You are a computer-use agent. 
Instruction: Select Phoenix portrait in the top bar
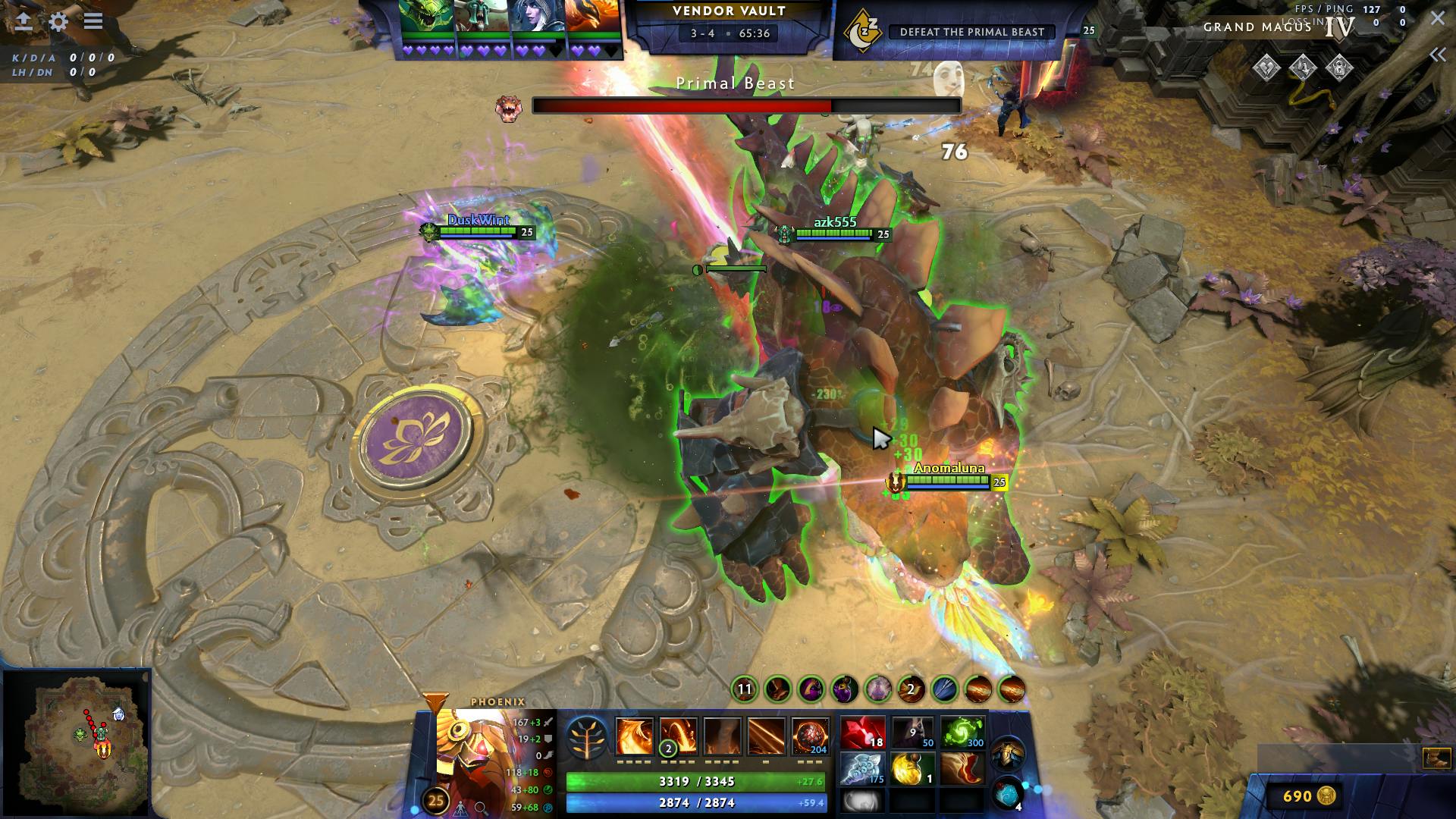[x=593, y=17]
